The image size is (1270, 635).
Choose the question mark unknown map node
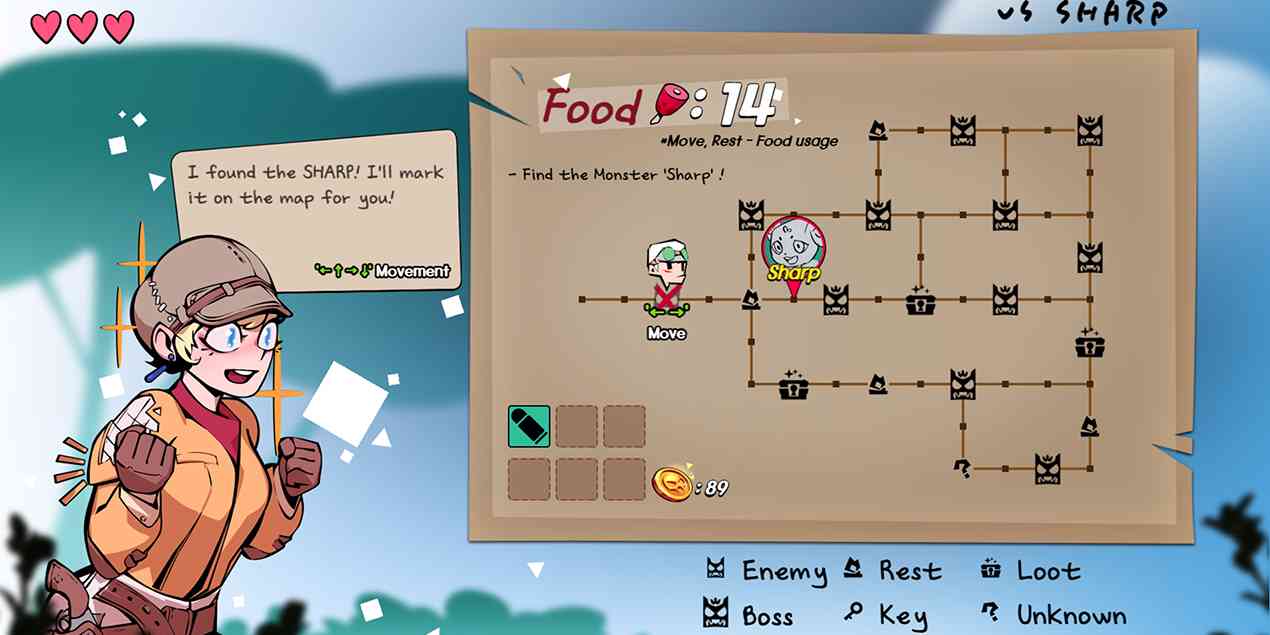click(962, 467)
